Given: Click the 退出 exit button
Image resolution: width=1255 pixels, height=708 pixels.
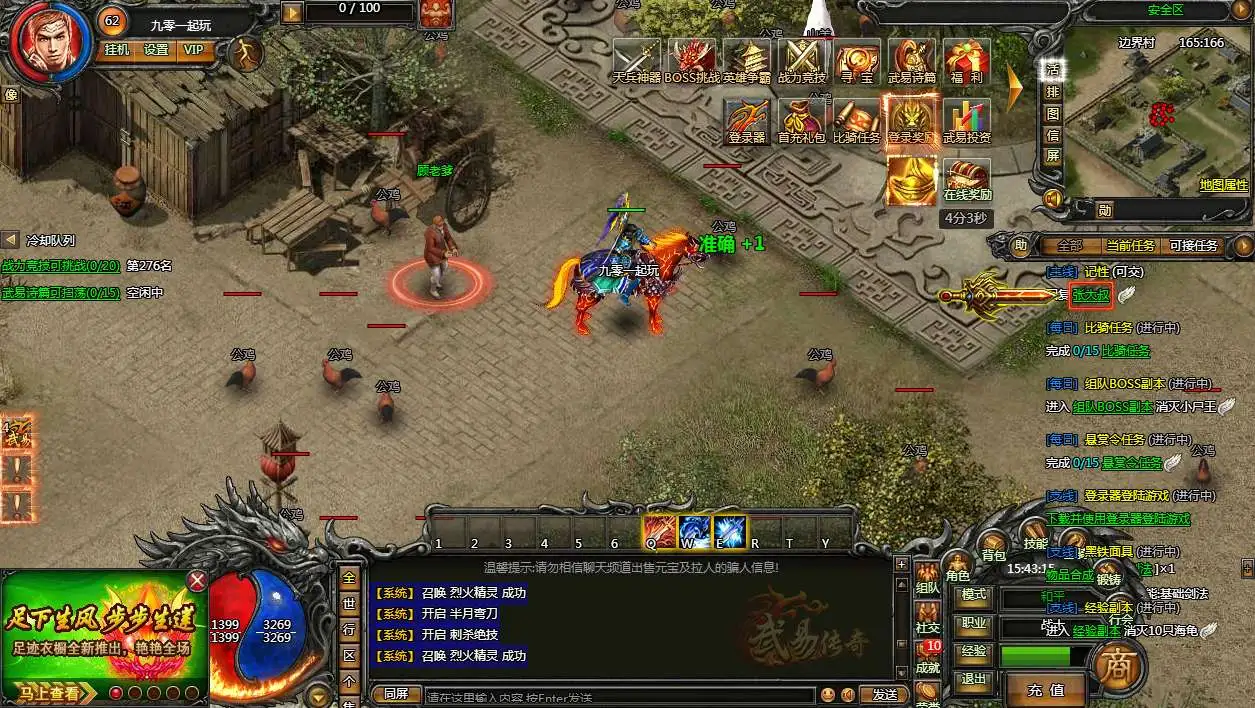Looking at the screenshot, I should pos(973,678).
